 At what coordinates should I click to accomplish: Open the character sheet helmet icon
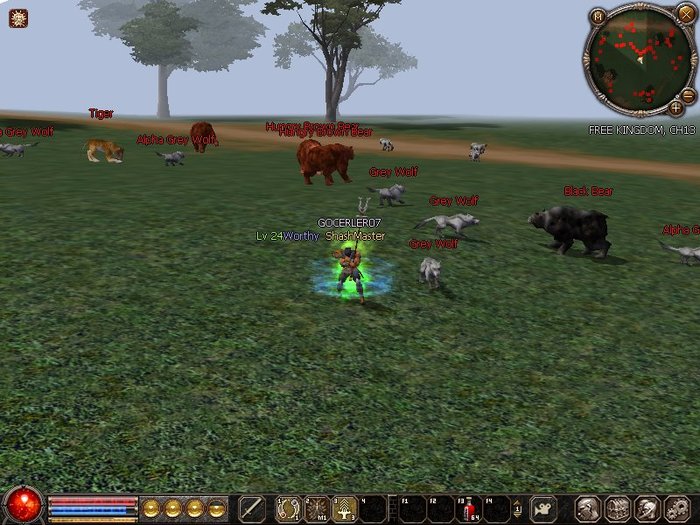590,509
